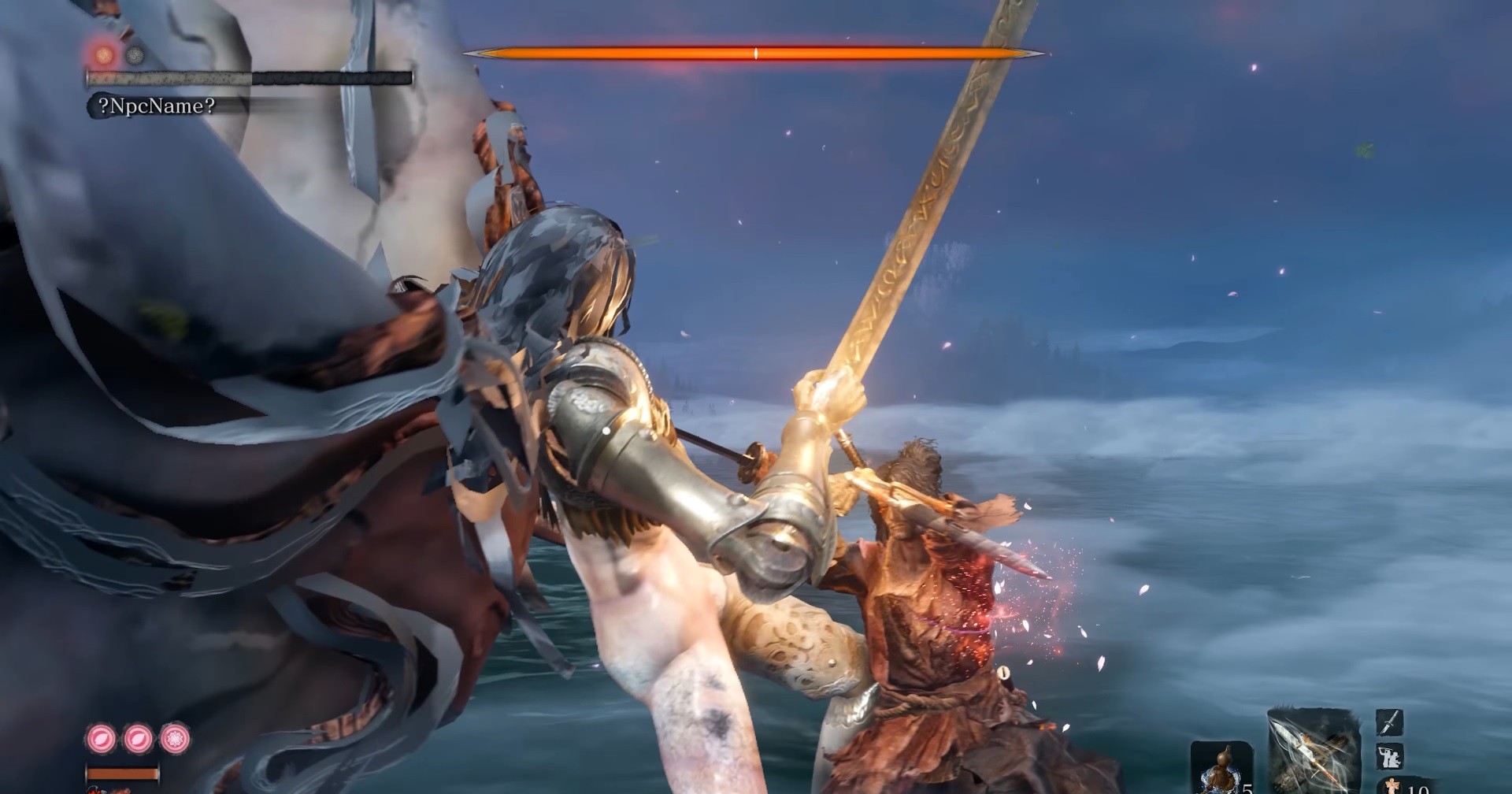Select the ninjutsu backstab figure icon
Screen dimensions: 1512x794
point(1388,757)
